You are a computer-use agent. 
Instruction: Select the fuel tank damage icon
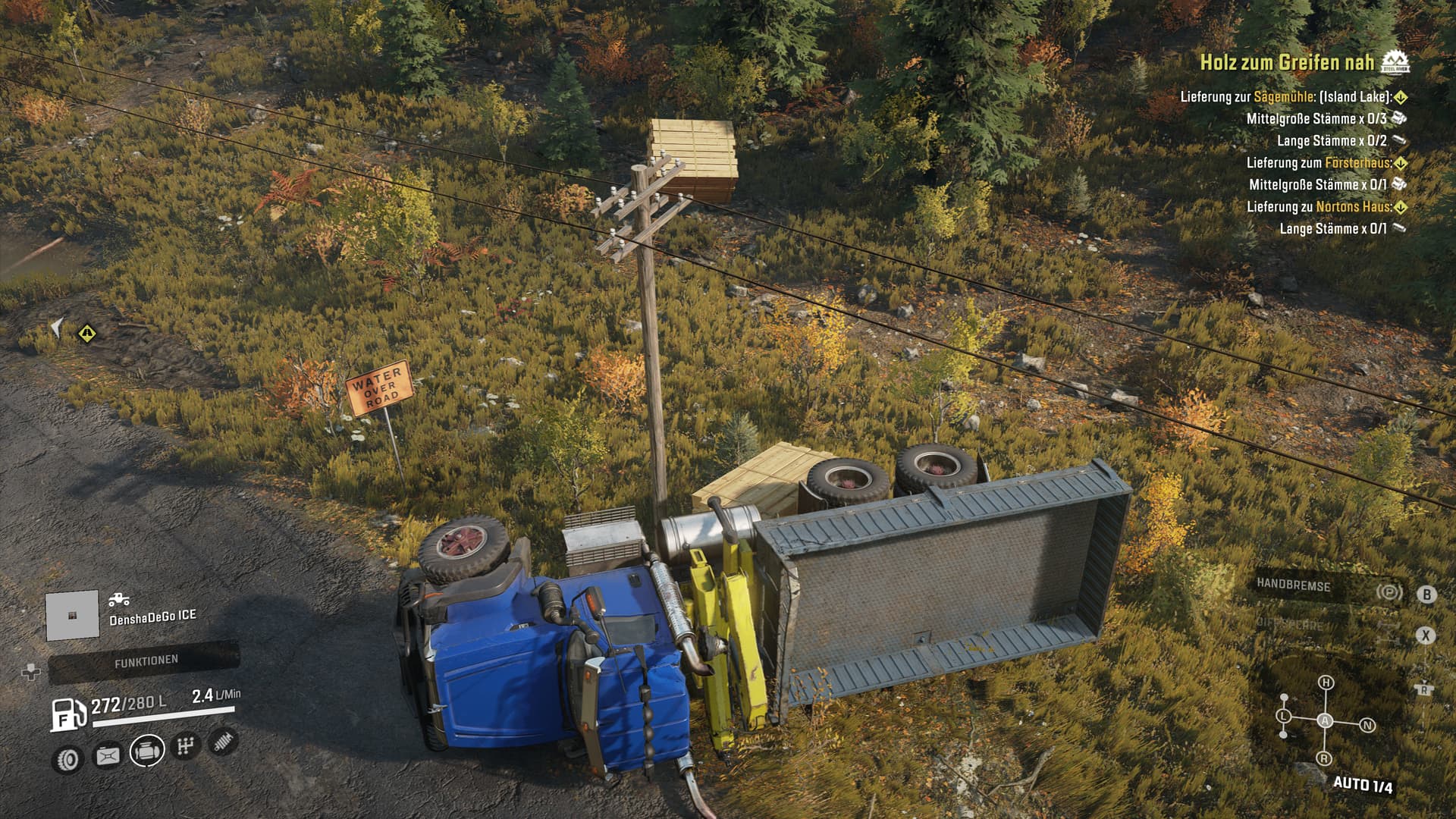point(107,755)
